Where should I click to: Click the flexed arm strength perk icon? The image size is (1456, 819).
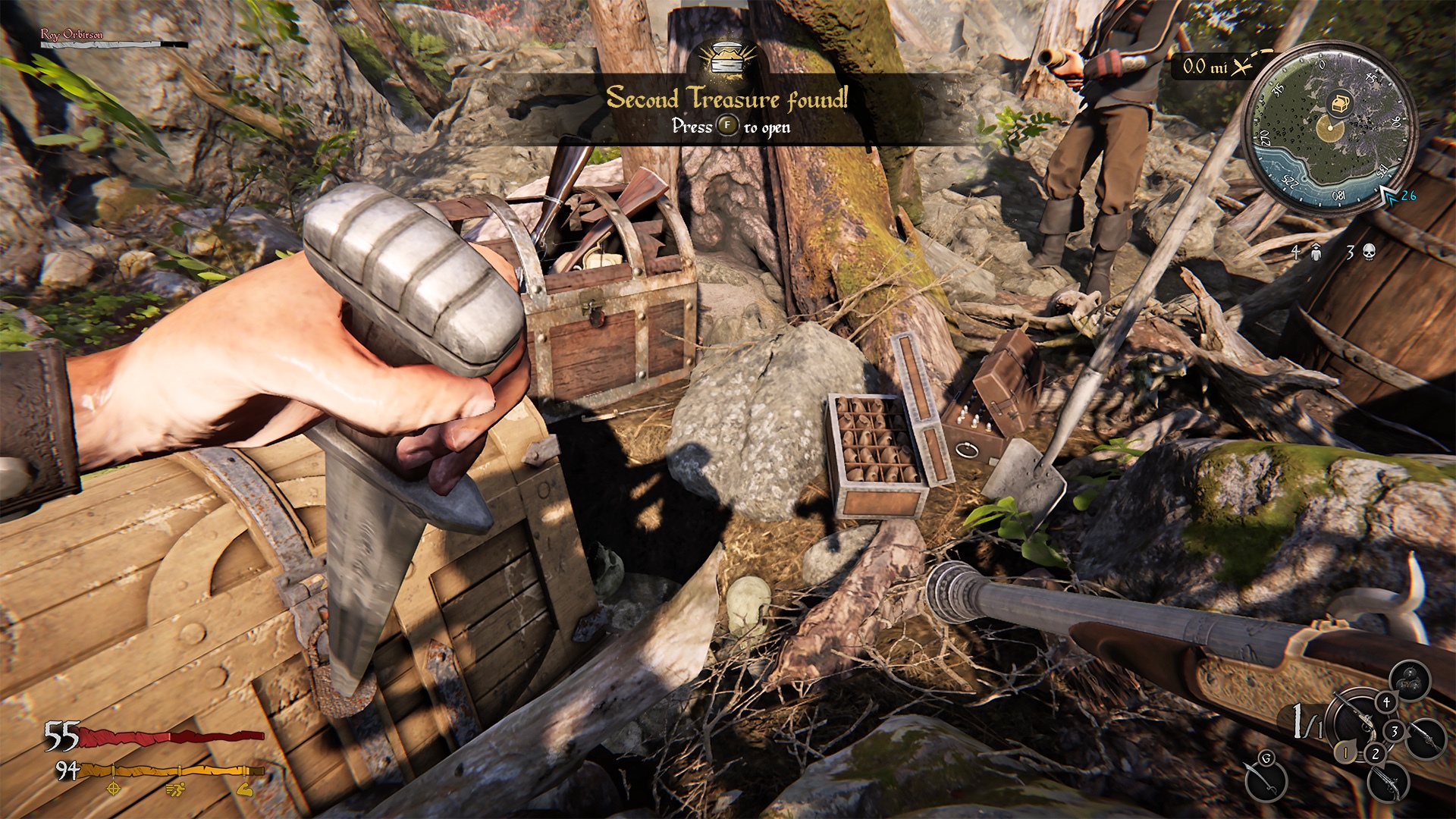coord(245,790)
